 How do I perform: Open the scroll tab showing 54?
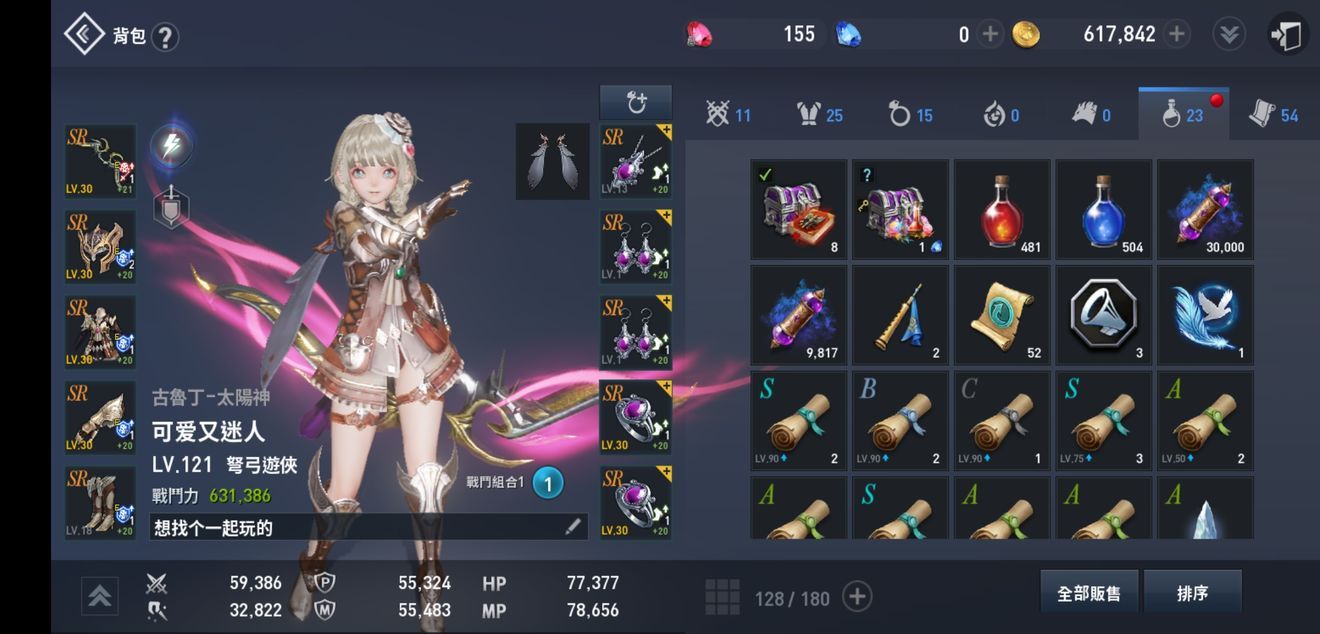point(1273,115)
